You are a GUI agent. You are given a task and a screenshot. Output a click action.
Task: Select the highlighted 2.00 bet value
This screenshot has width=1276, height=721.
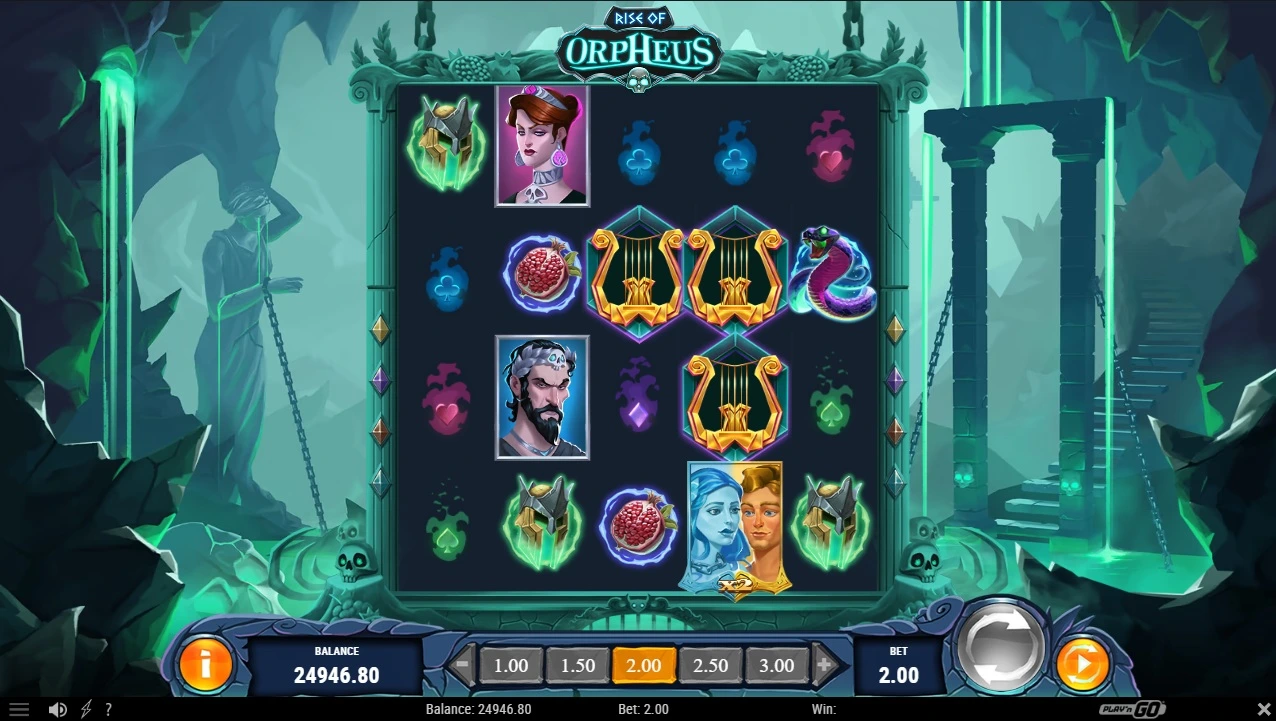(x=643, y=665)
